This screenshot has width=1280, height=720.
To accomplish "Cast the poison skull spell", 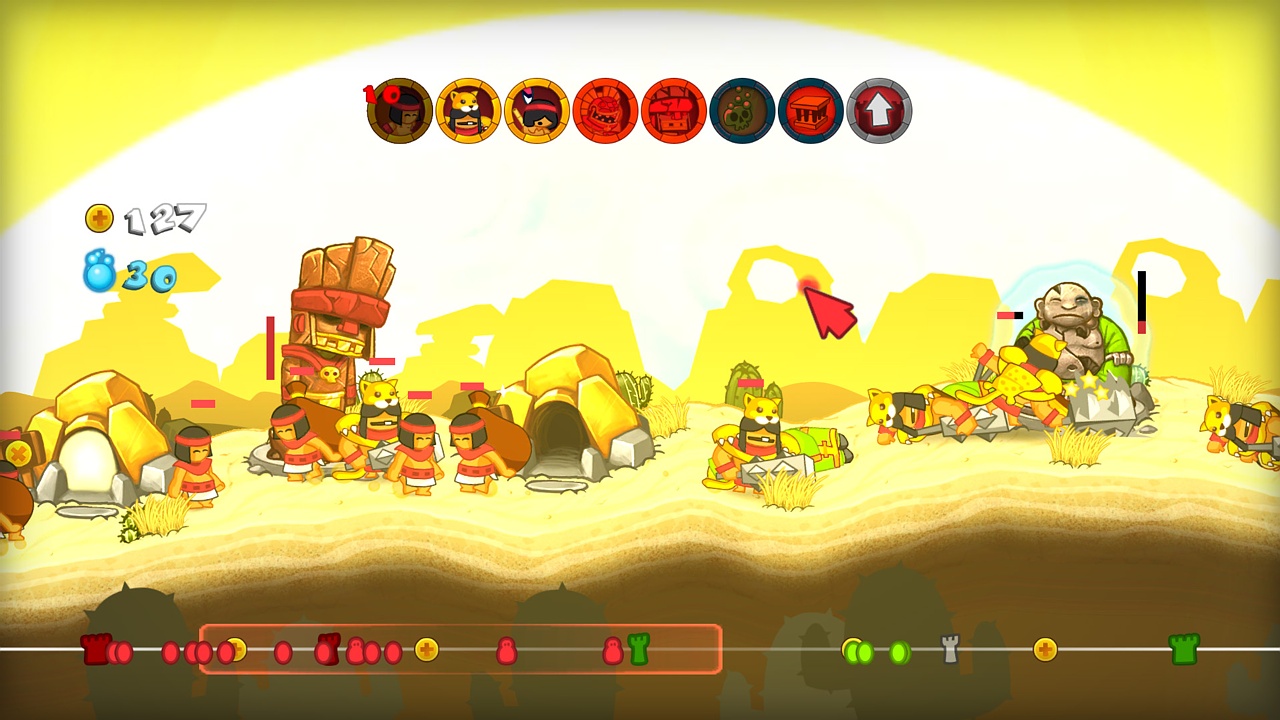I will (x=742, y=111).
